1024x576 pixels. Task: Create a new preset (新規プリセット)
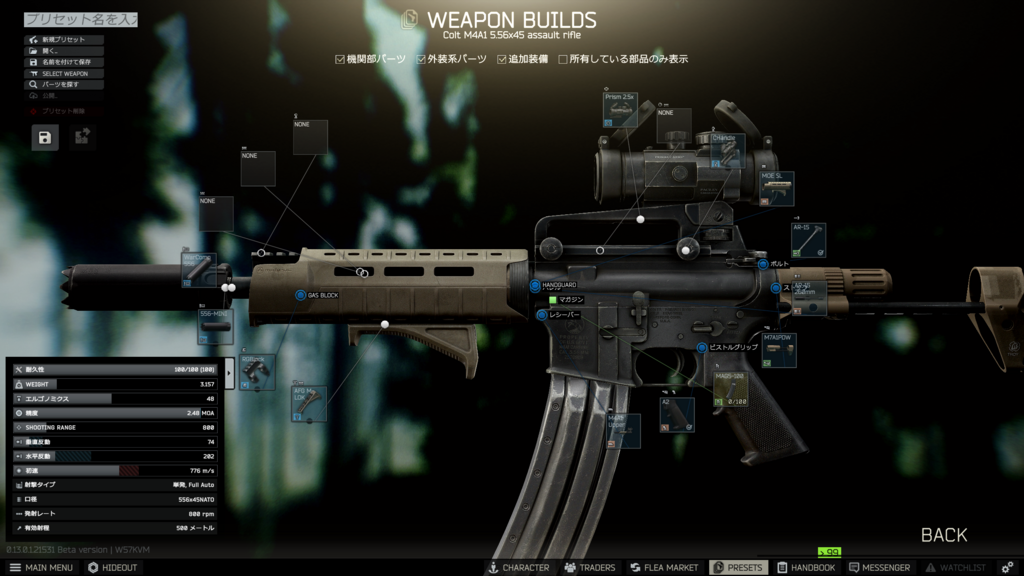click(66, 40)
